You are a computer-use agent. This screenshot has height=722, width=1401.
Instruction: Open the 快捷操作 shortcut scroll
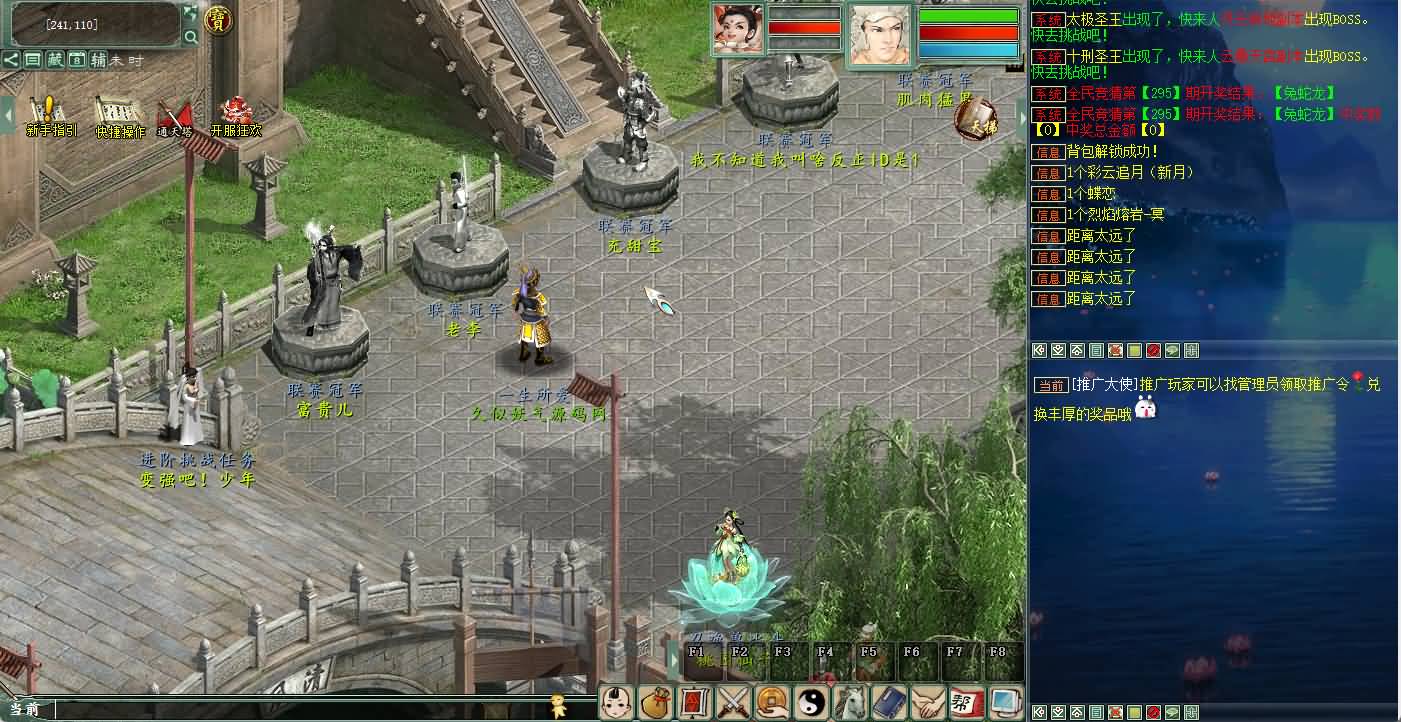(x=118, y=112)
